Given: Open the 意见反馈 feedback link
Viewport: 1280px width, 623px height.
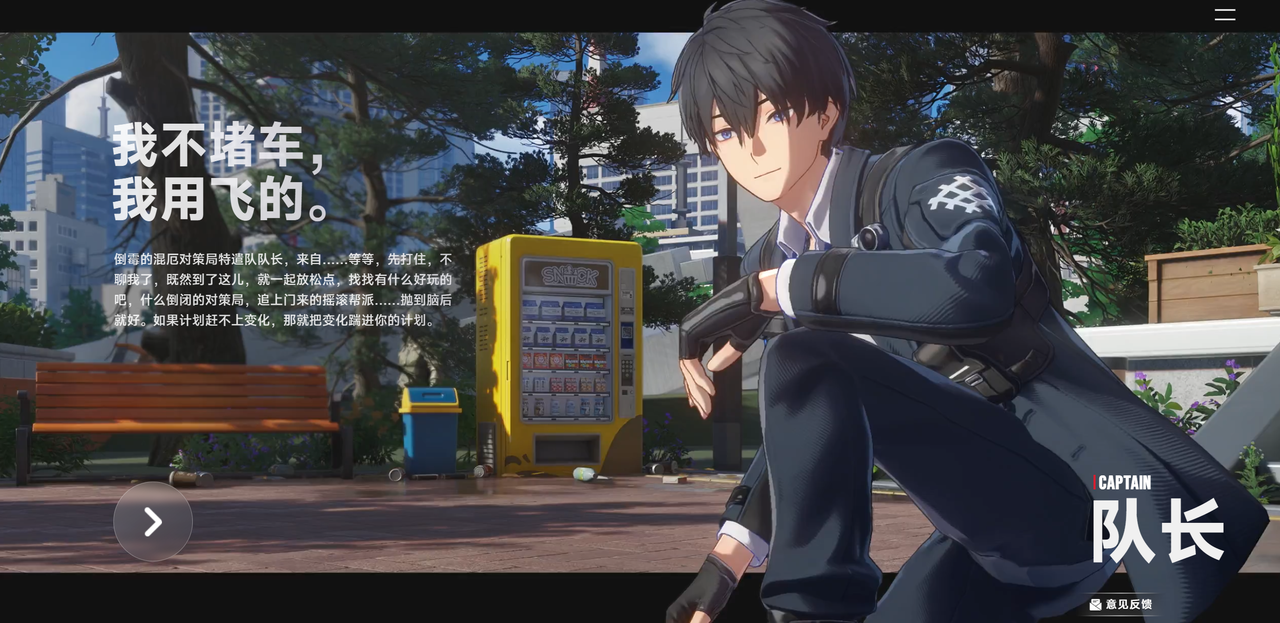Looking at the screenshot, I should [x=1121, y=604].
